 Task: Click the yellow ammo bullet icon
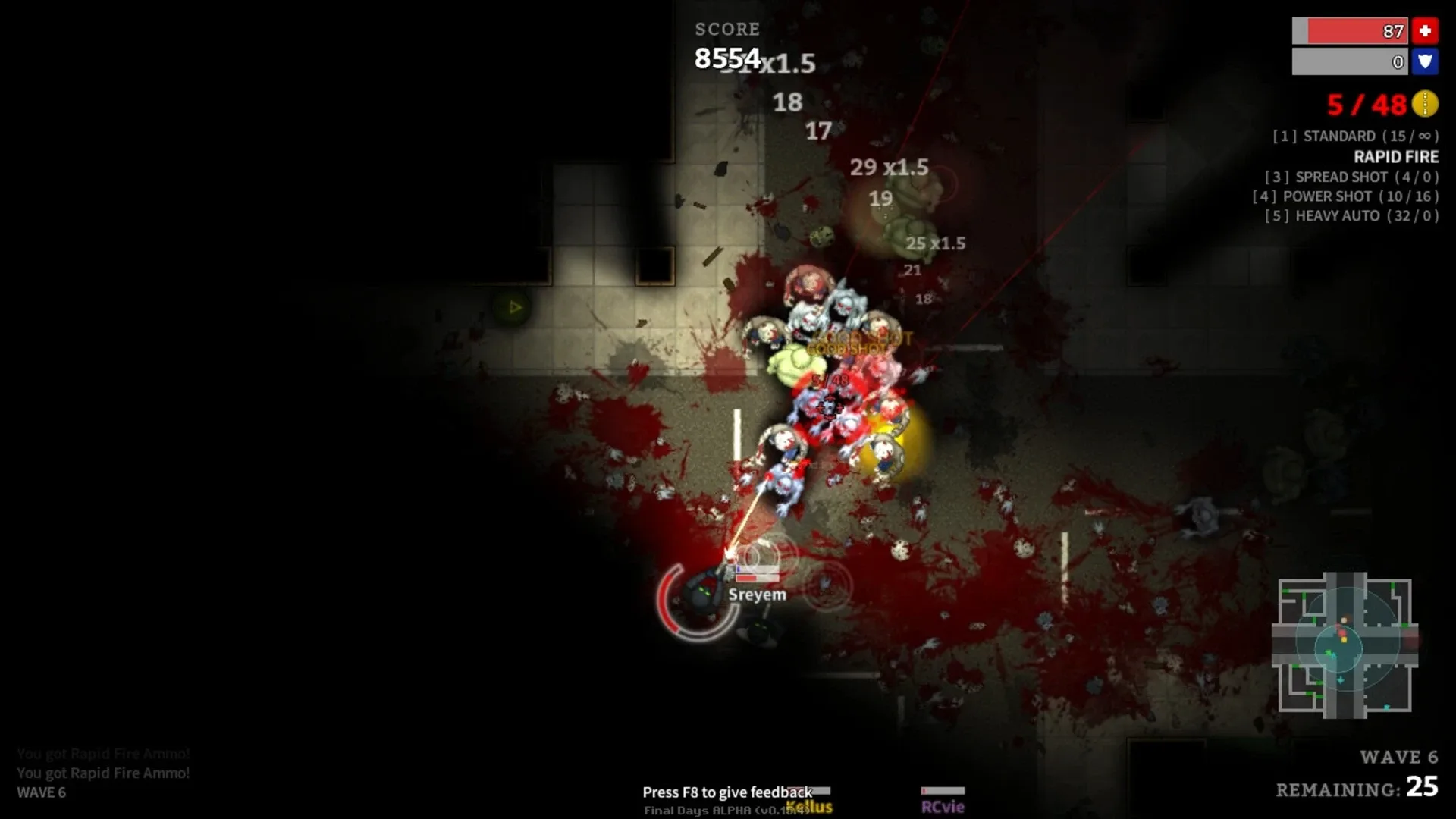(x=1425, y=105)
